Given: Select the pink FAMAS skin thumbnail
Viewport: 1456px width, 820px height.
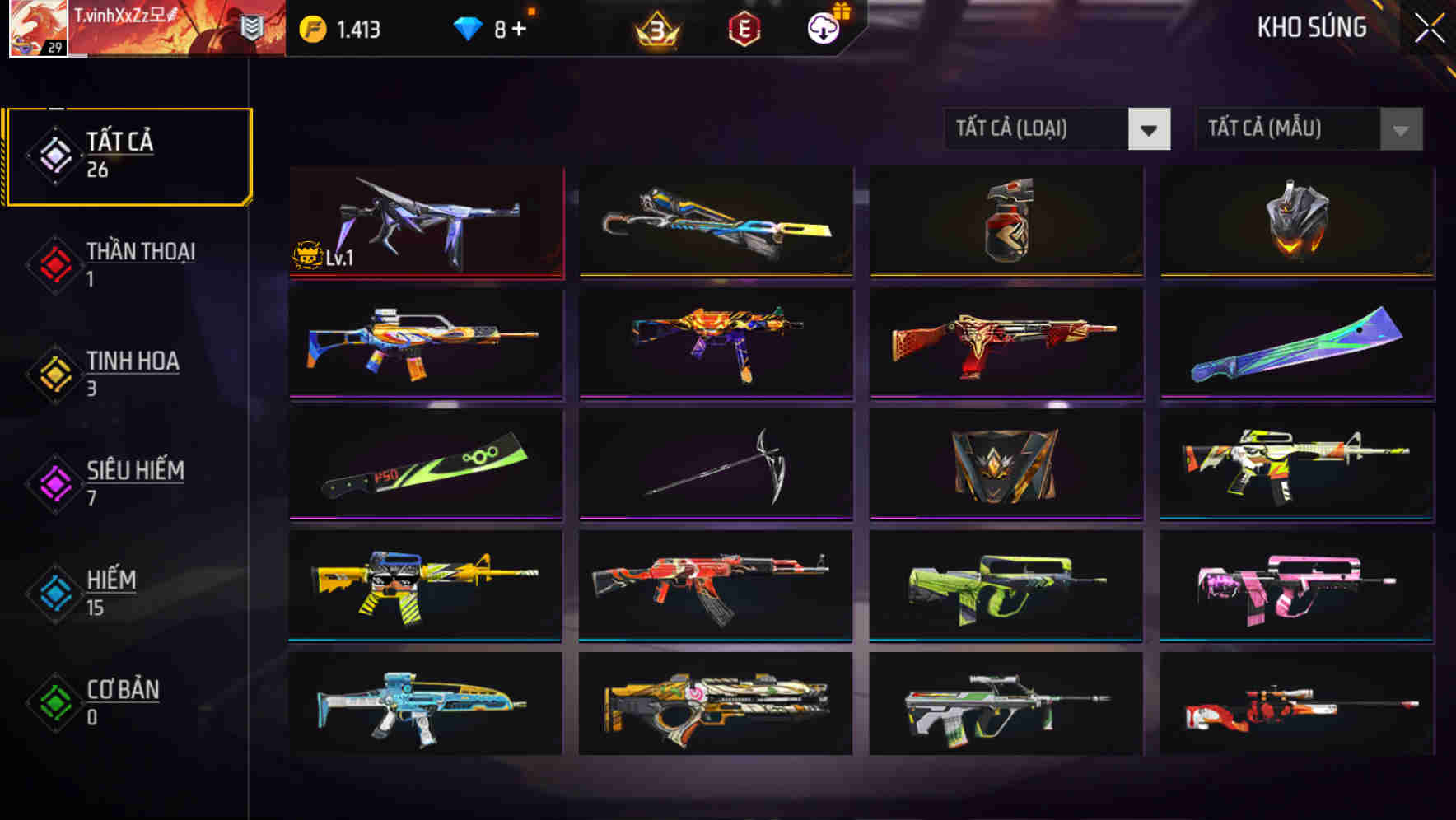Looking at the screenshot, I should pos(1295,588).
